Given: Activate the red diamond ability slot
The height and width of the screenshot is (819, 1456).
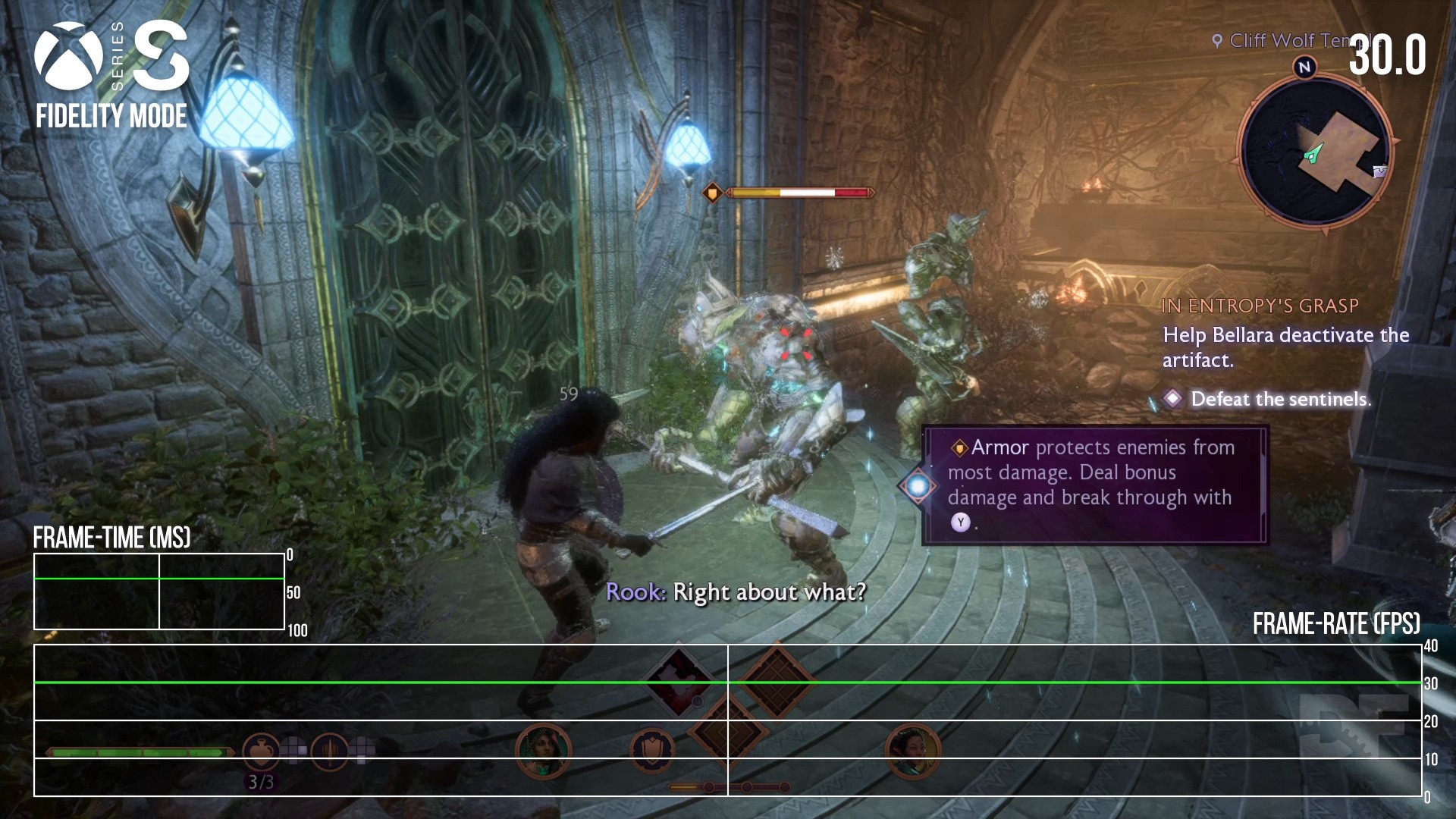Looking at the screenshot, I should tap(679, 680).
